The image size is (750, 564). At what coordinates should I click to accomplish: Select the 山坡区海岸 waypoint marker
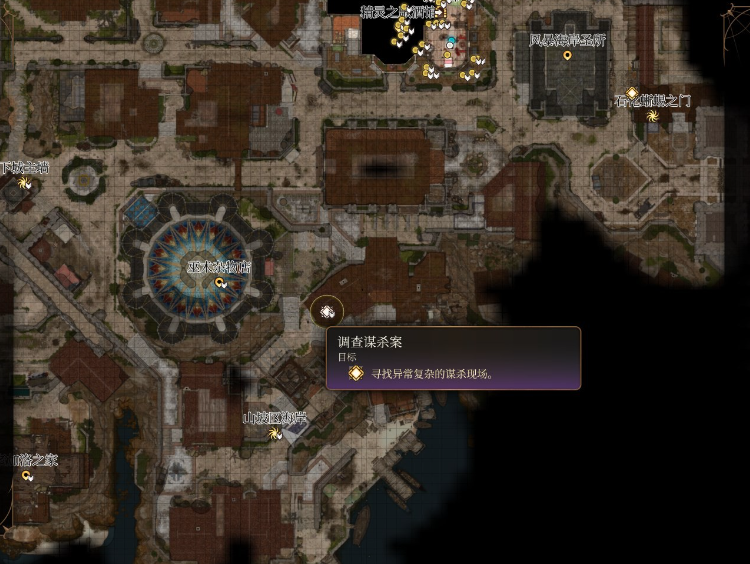(x=275, y=434)
